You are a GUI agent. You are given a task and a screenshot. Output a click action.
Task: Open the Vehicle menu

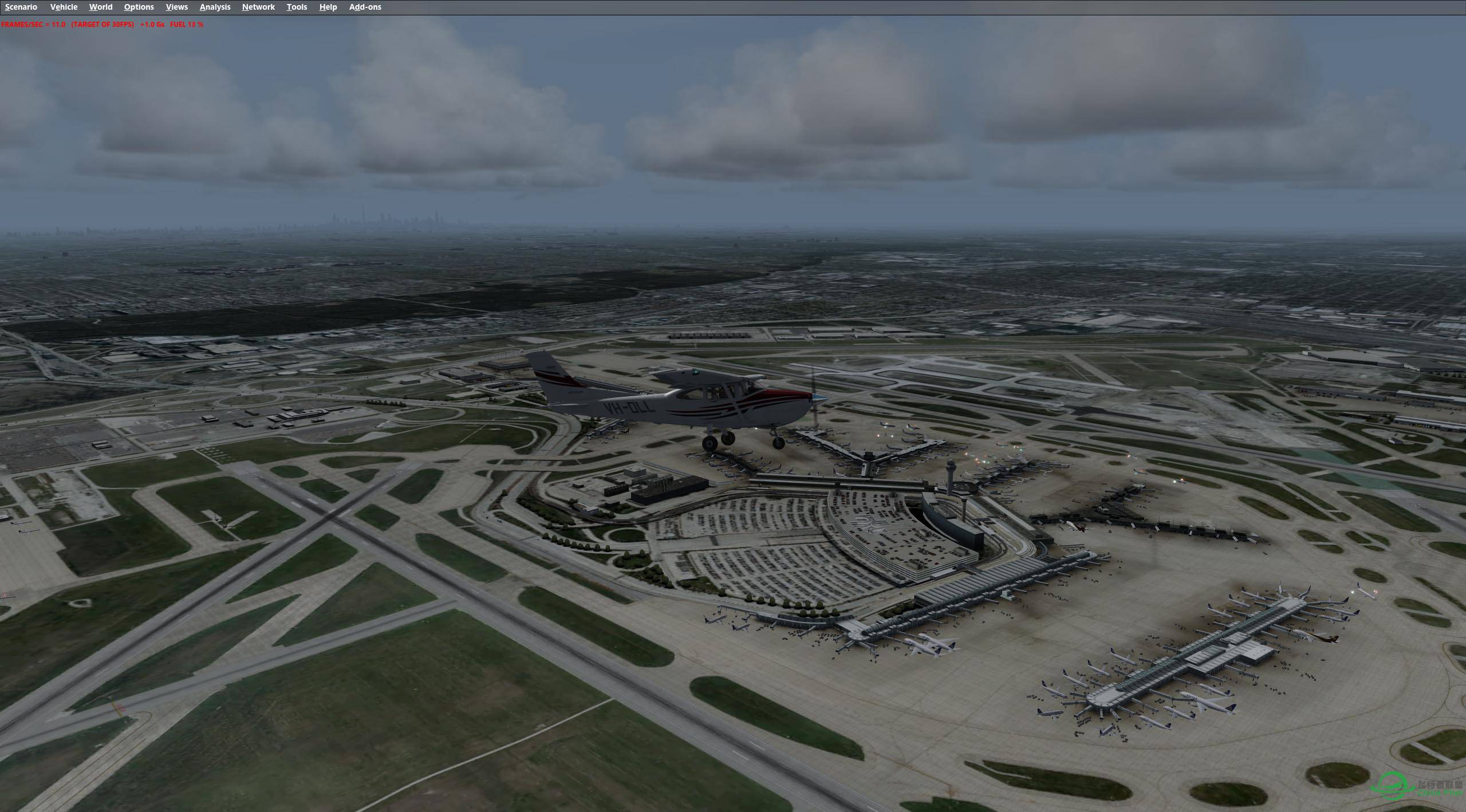[x=64, y=7]
